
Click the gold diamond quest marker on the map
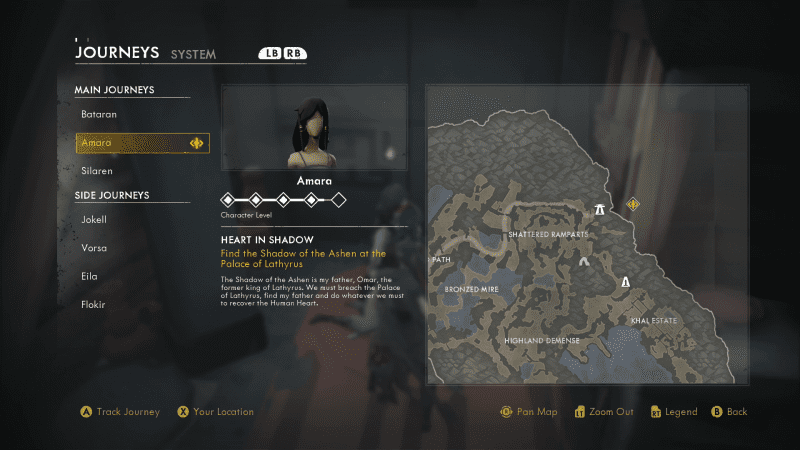(632, 204)
